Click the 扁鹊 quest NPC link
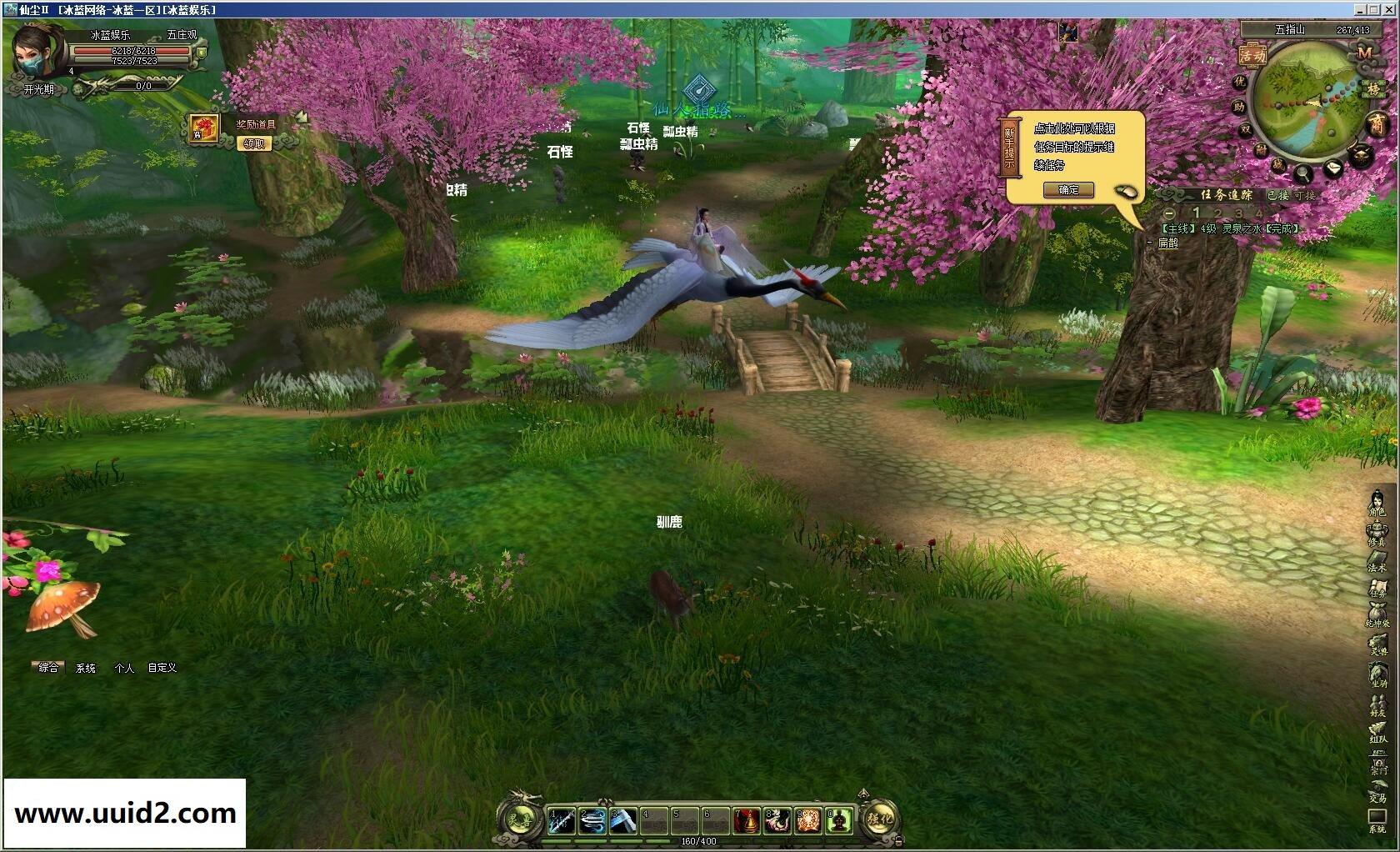The height and width of the screenshot is (852, 1400). (x=1168, y=243)
